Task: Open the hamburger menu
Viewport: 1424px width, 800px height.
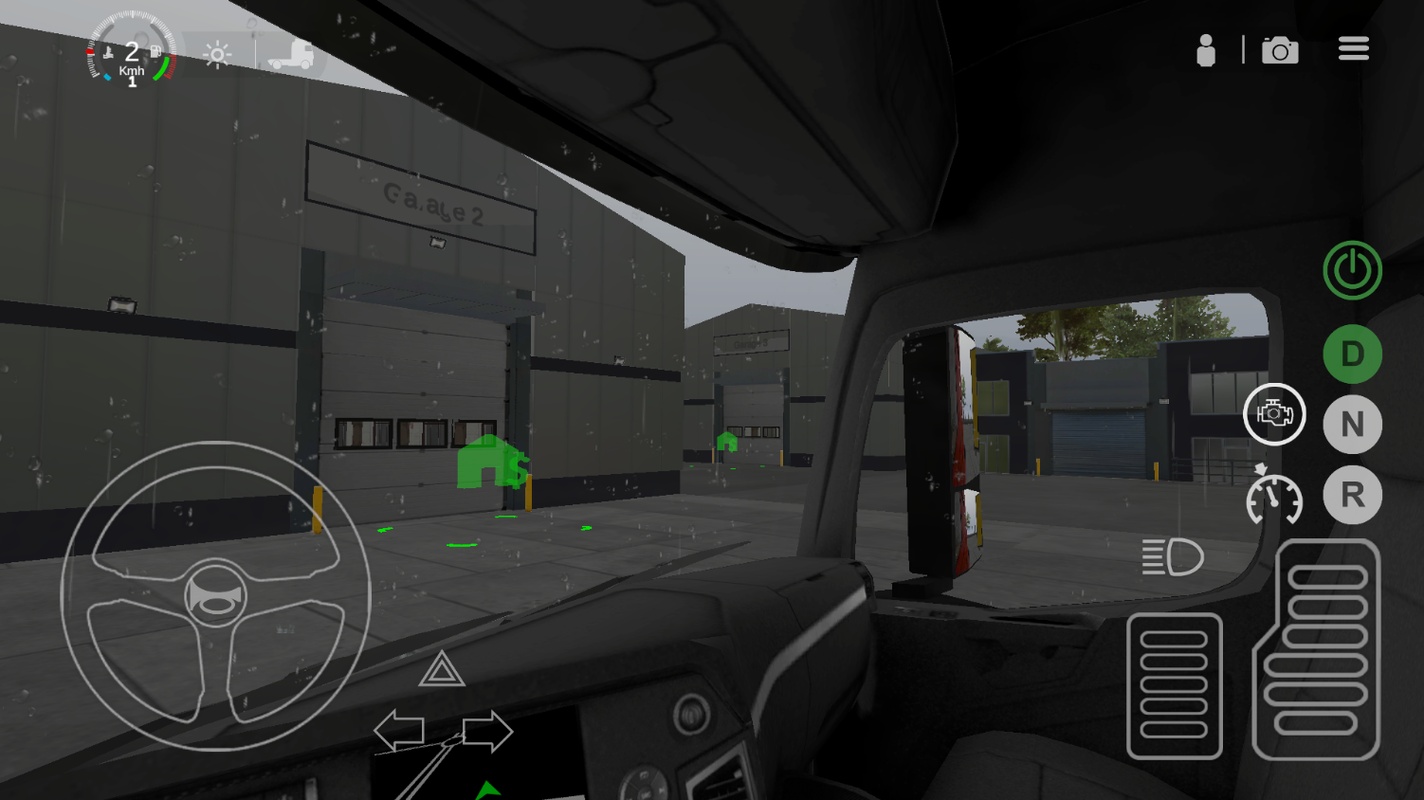Action: pyautogui.click(x=1352, y=47)
